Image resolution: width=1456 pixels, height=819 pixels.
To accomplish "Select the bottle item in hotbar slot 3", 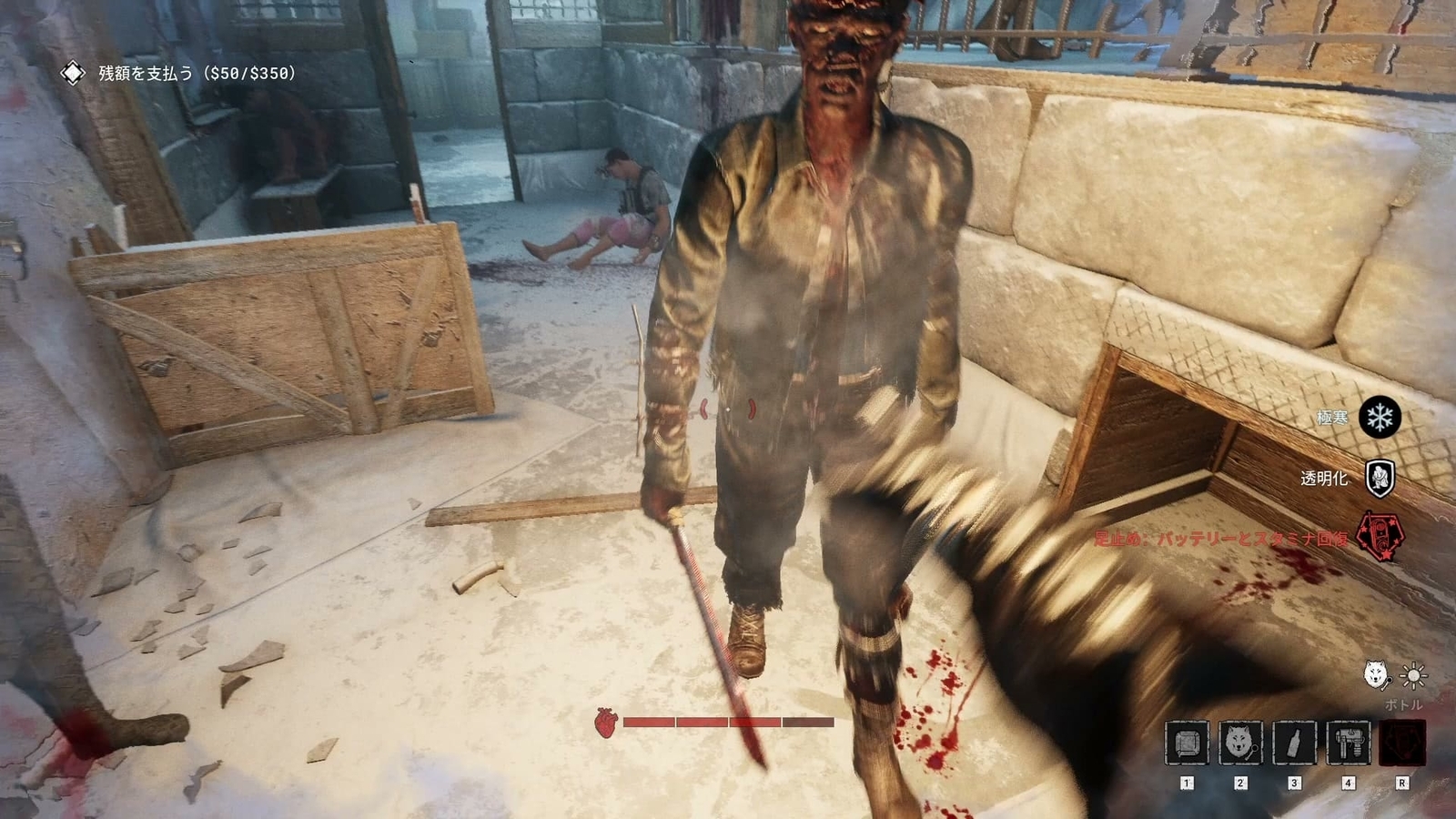I will (1297, 743).
